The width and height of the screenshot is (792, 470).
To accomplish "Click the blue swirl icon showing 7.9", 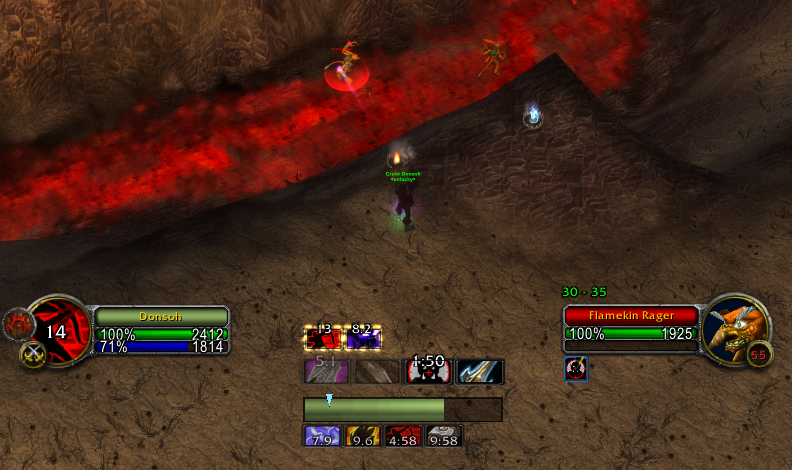I will coord(322,436).
